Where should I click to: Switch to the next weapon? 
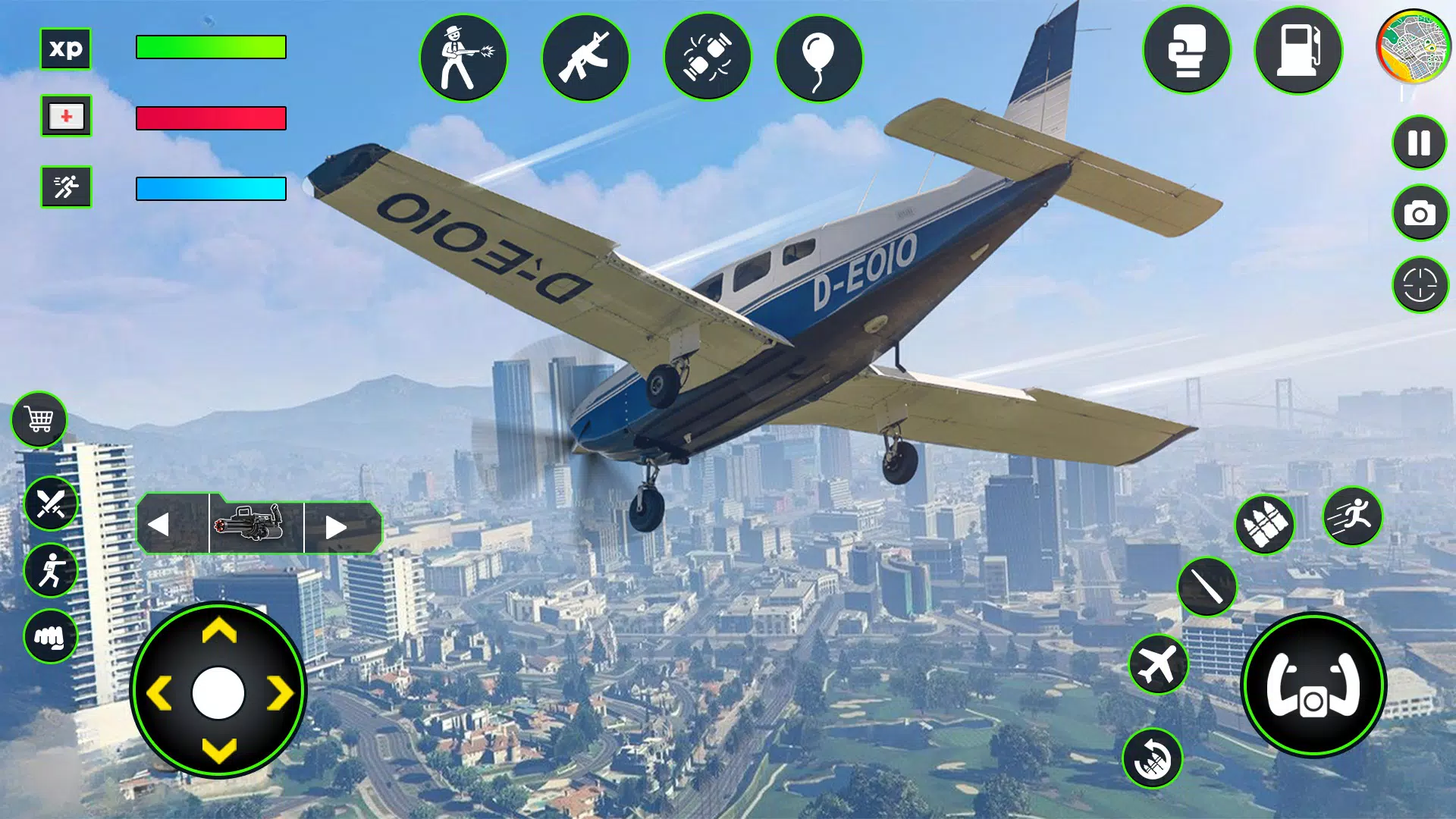click(336, 526)
